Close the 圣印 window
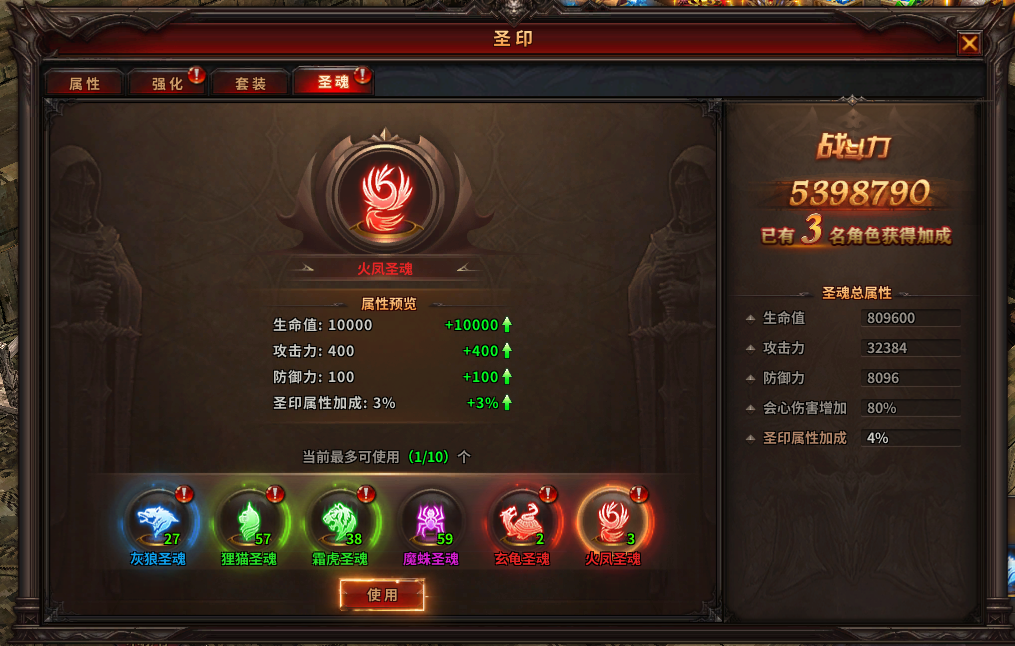 coord(968,44)
